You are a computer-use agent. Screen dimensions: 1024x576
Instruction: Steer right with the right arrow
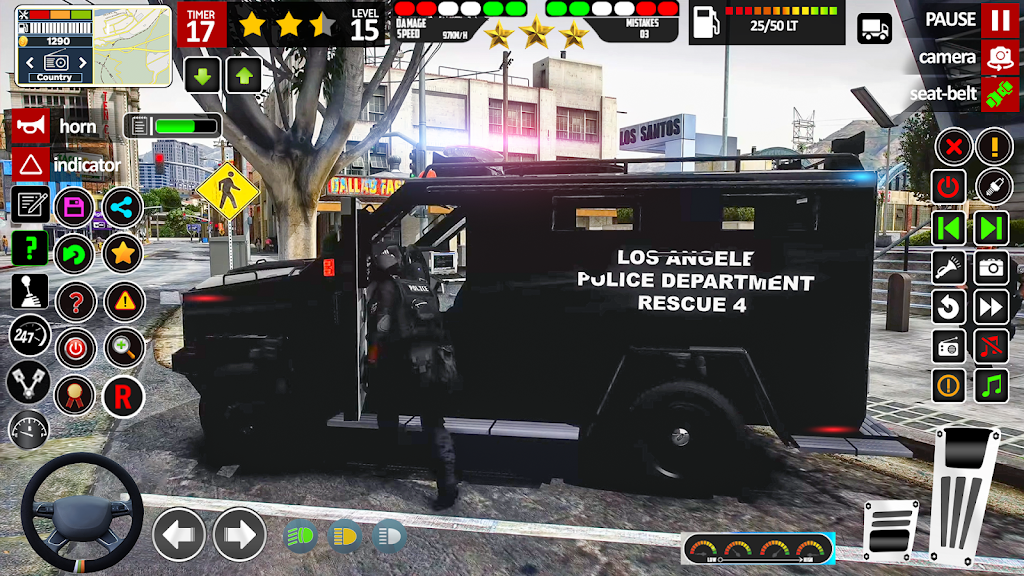tap(240, 534)
